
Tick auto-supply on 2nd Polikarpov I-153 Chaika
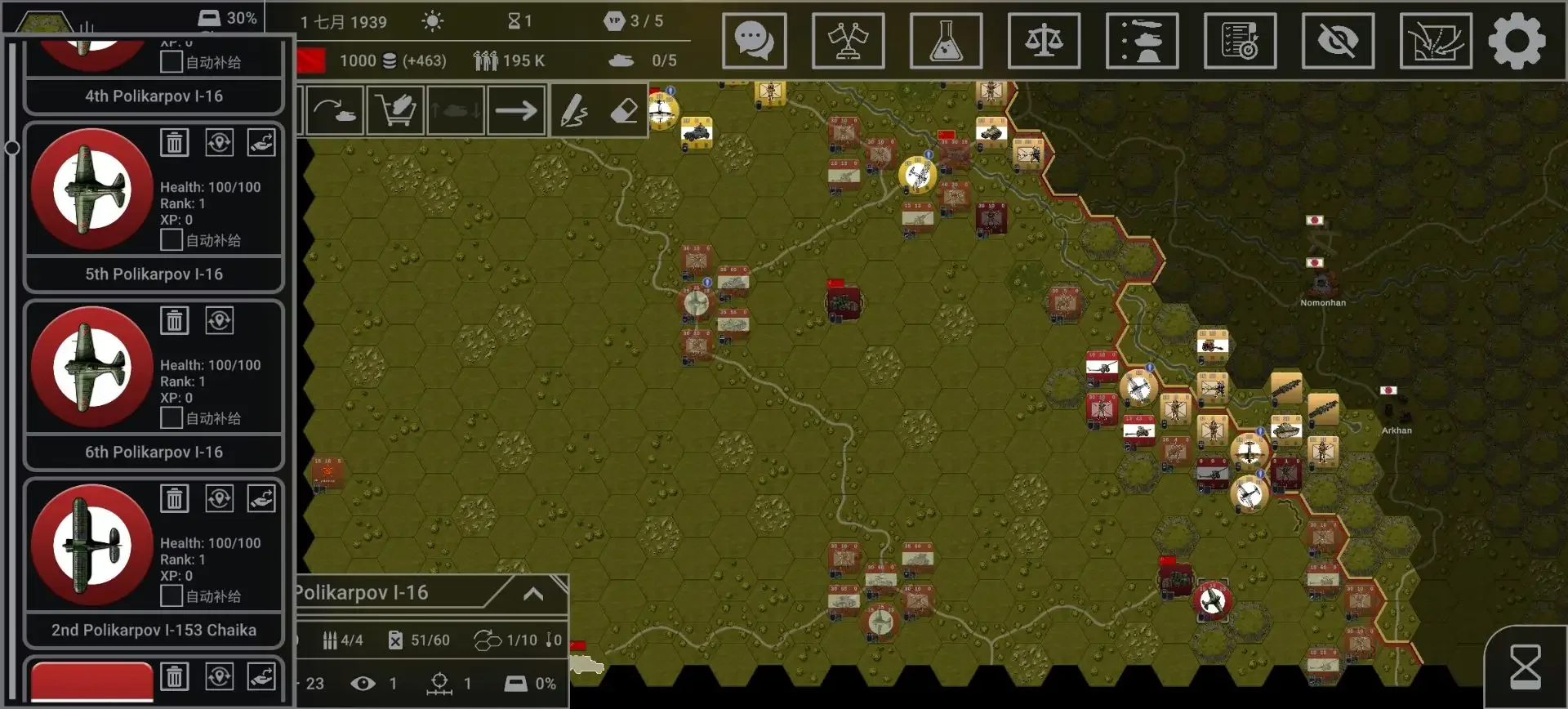coord(171,596)
